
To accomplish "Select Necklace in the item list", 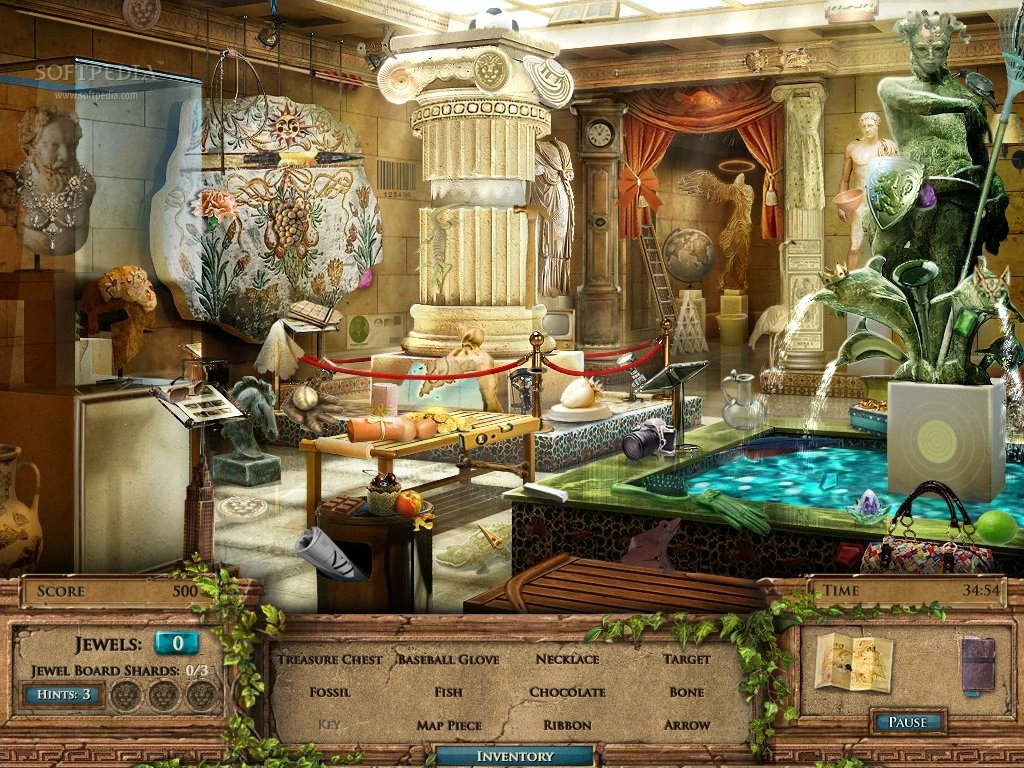I will pos(567,659).
